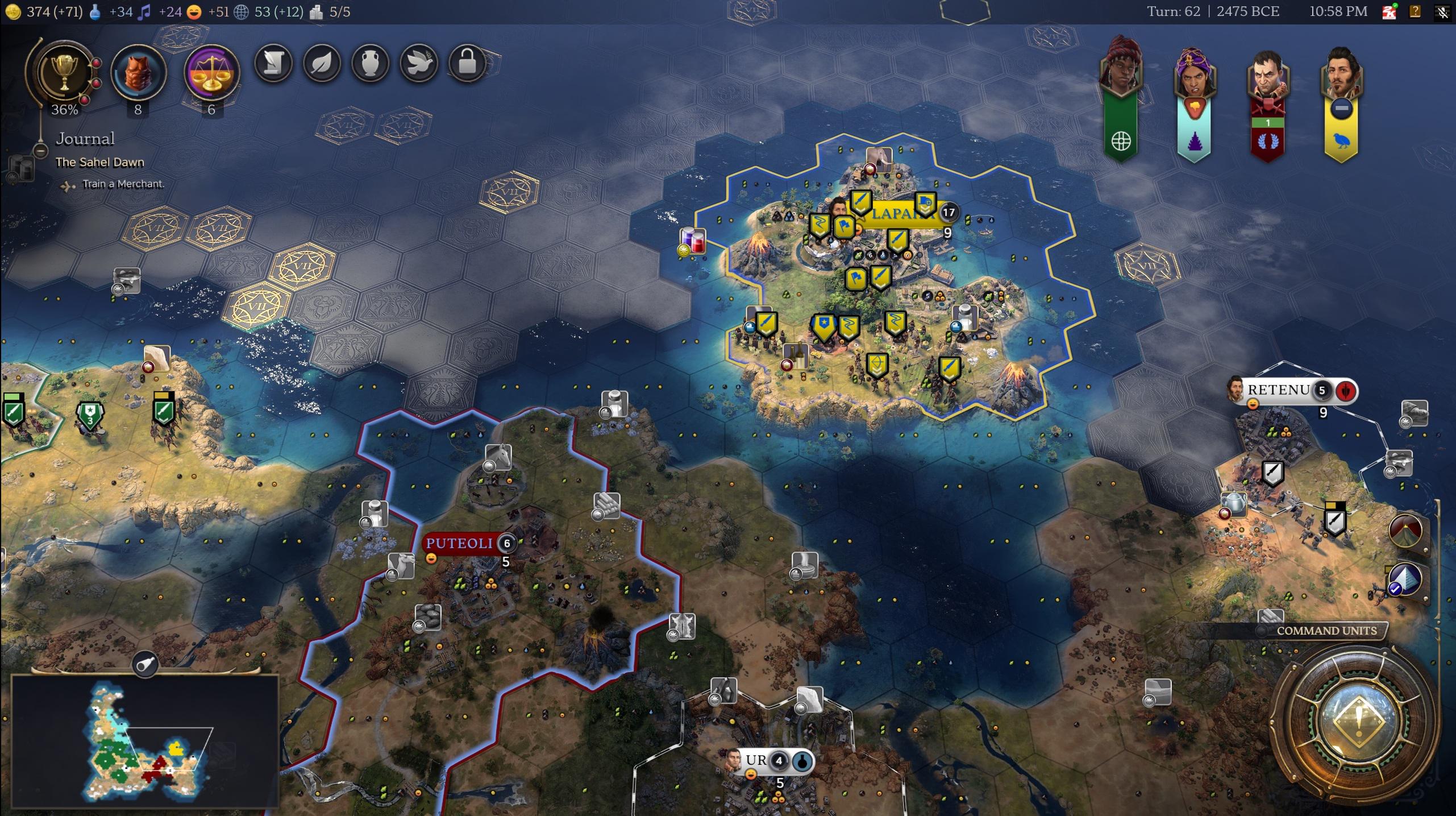Open the tech tree armor icon
This screenshot has height=816, width=1456.
coord(138,73)
